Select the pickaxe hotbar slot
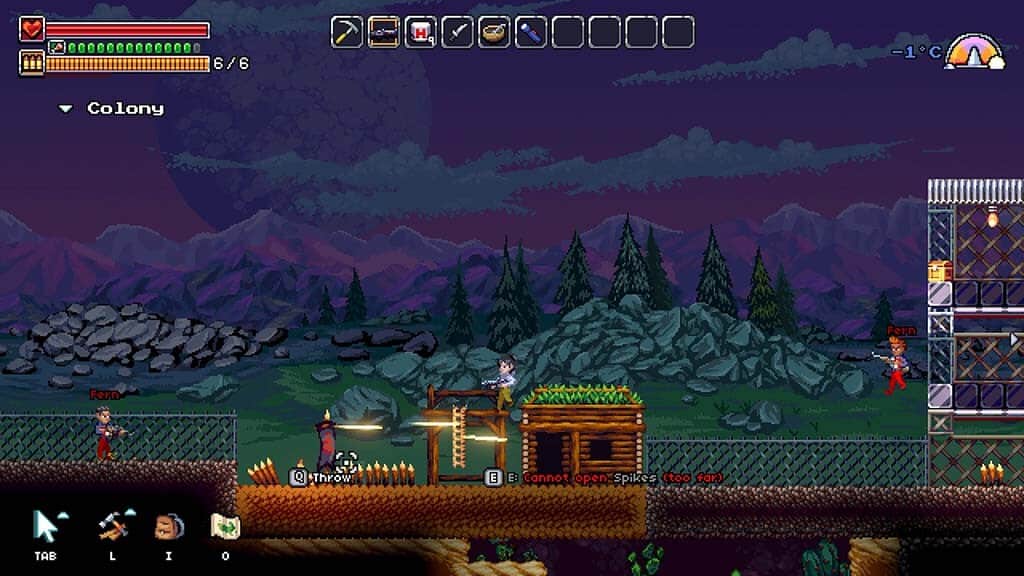Screen dimensions: 1024x576 click(347, 32)
